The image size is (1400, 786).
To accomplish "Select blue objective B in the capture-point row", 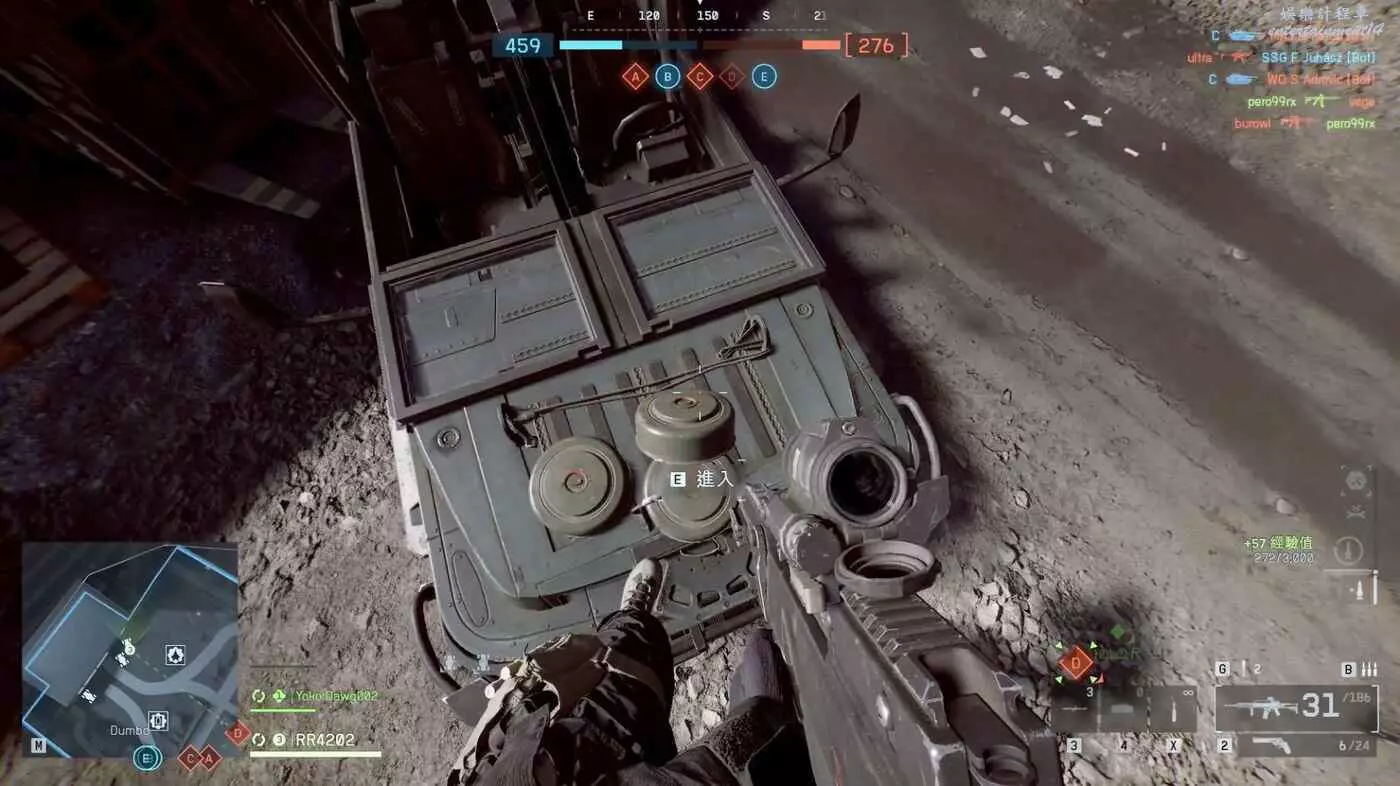I will 667,77.
